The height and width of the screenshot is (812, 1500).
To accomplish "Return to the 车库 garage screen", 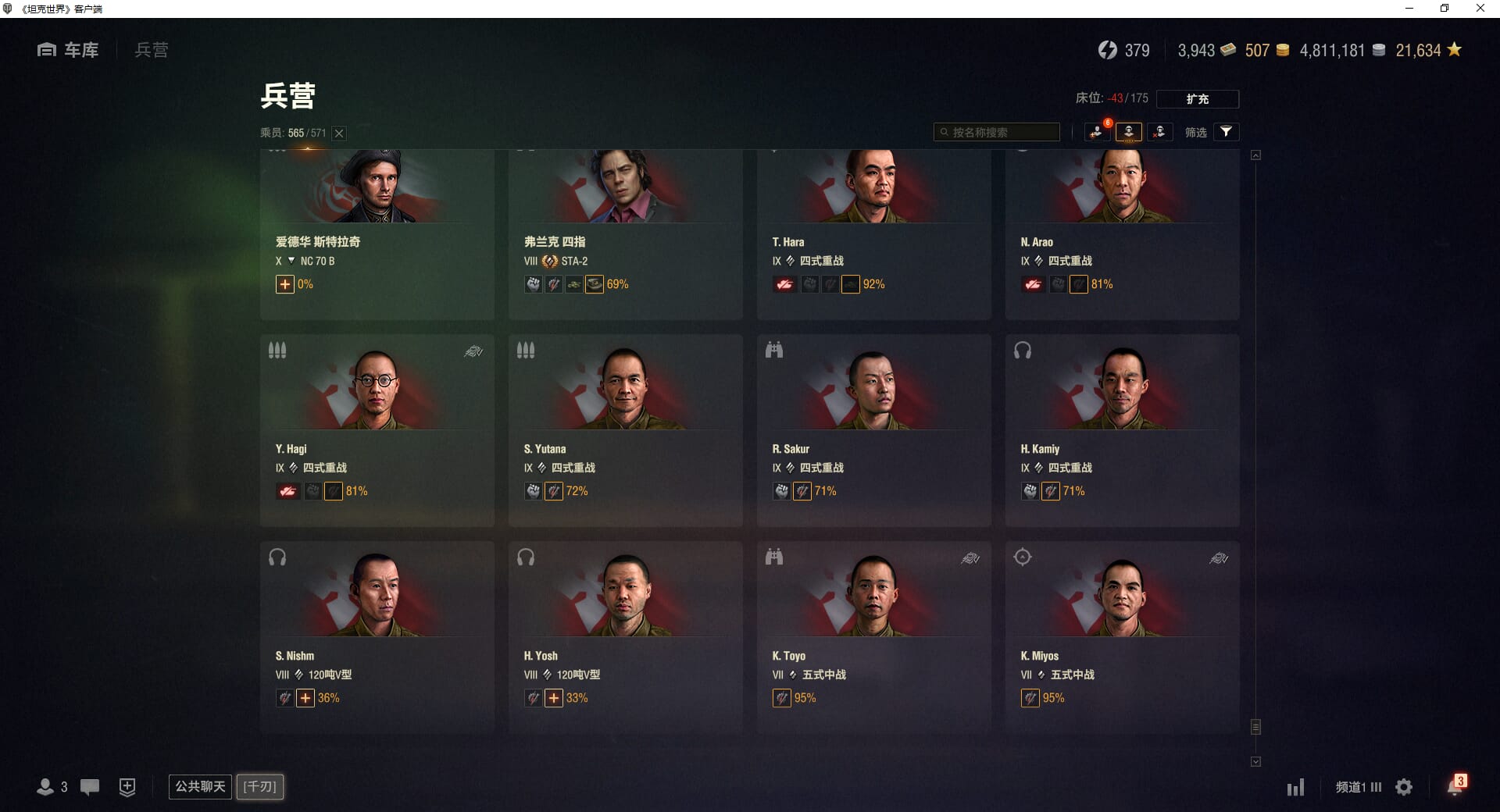I will pos(69,50).
